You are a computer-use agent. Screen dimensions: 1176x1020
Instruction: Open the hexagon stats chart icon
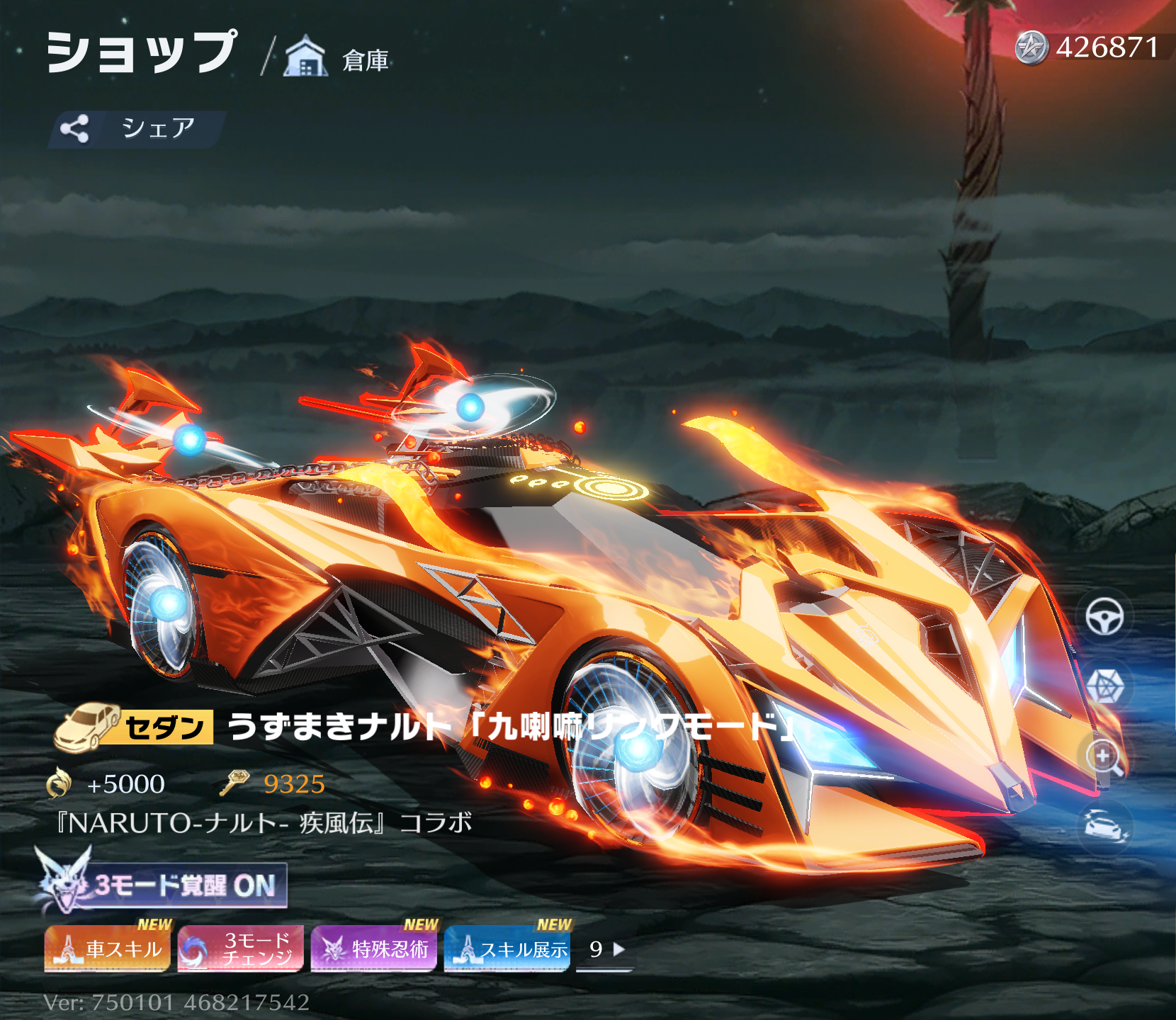click(x=1104, y=686)
